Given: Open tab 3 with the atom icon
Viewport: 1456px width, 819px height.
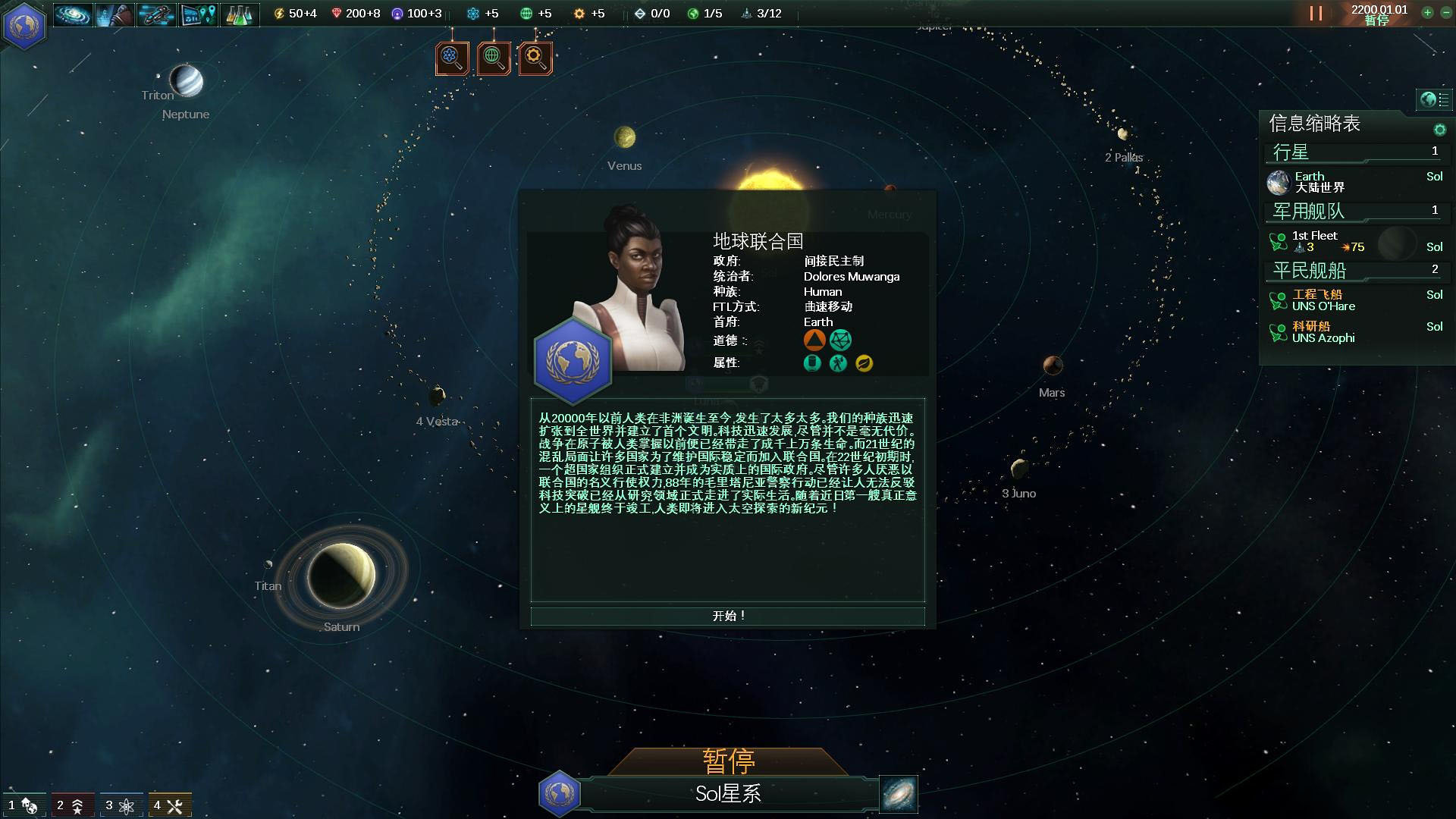Looking at the screenshot, I should point(120,805).
